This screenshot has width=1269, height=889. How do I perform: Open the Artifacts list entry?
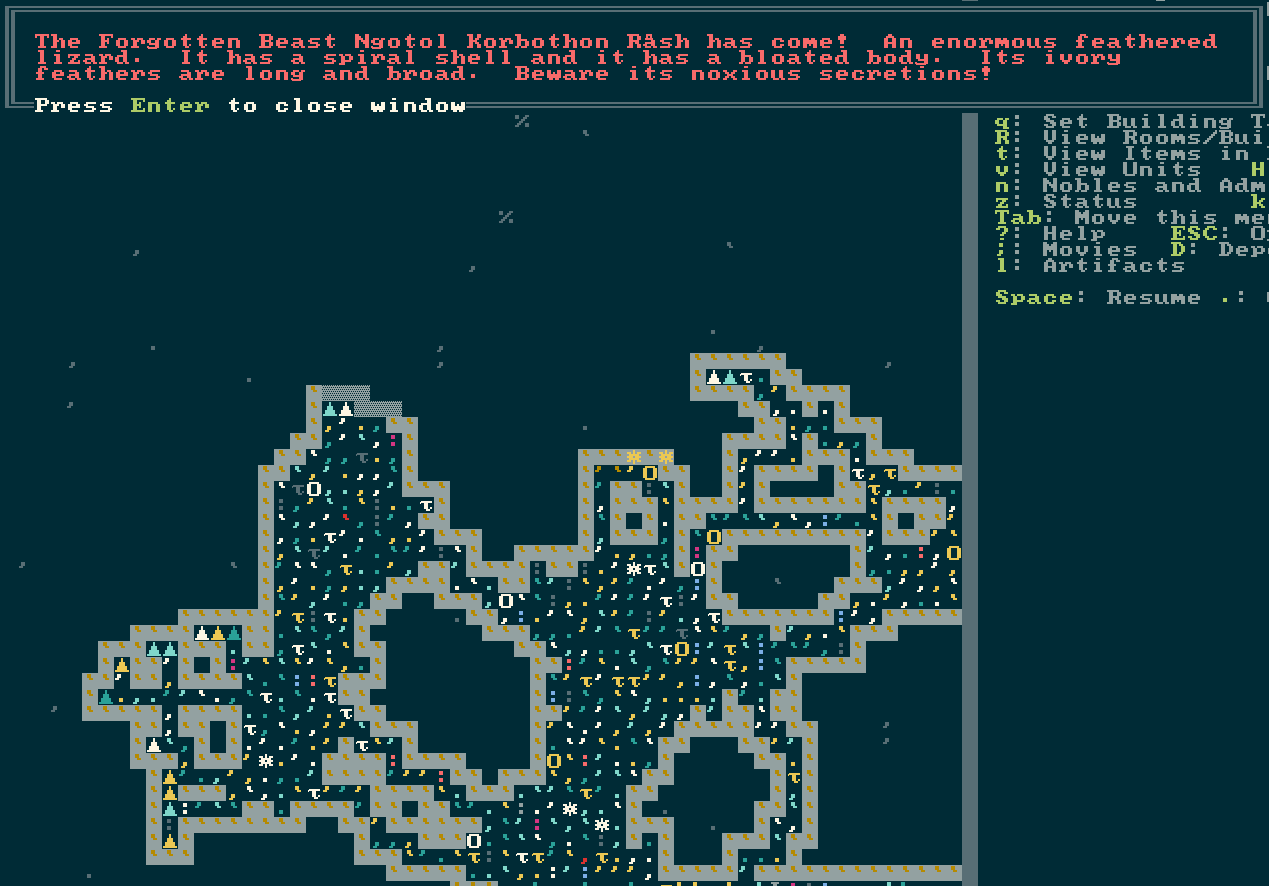1112,266
